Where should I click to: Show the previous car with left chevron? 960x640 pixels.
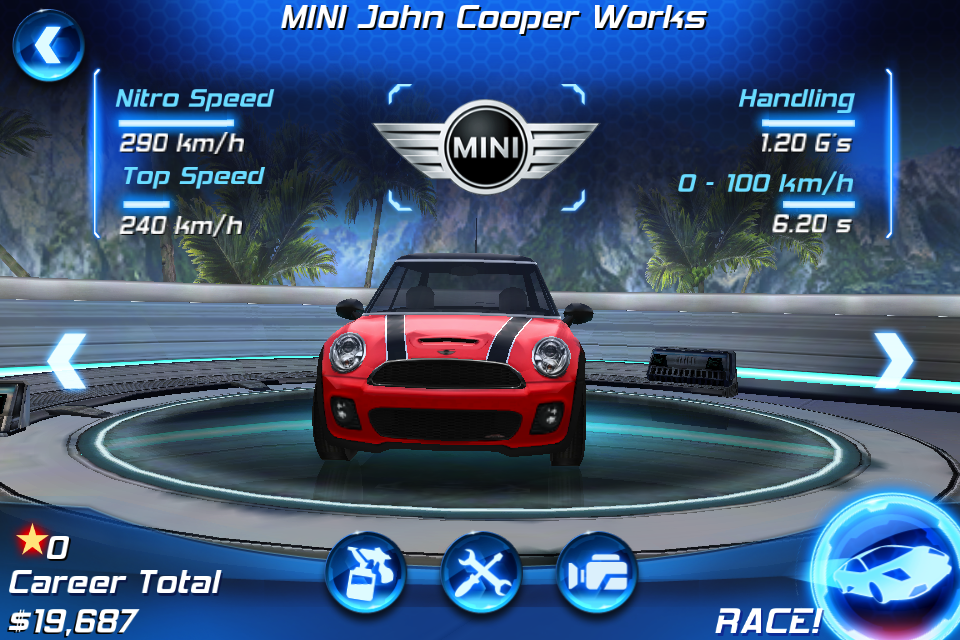[x=66, y=360]
